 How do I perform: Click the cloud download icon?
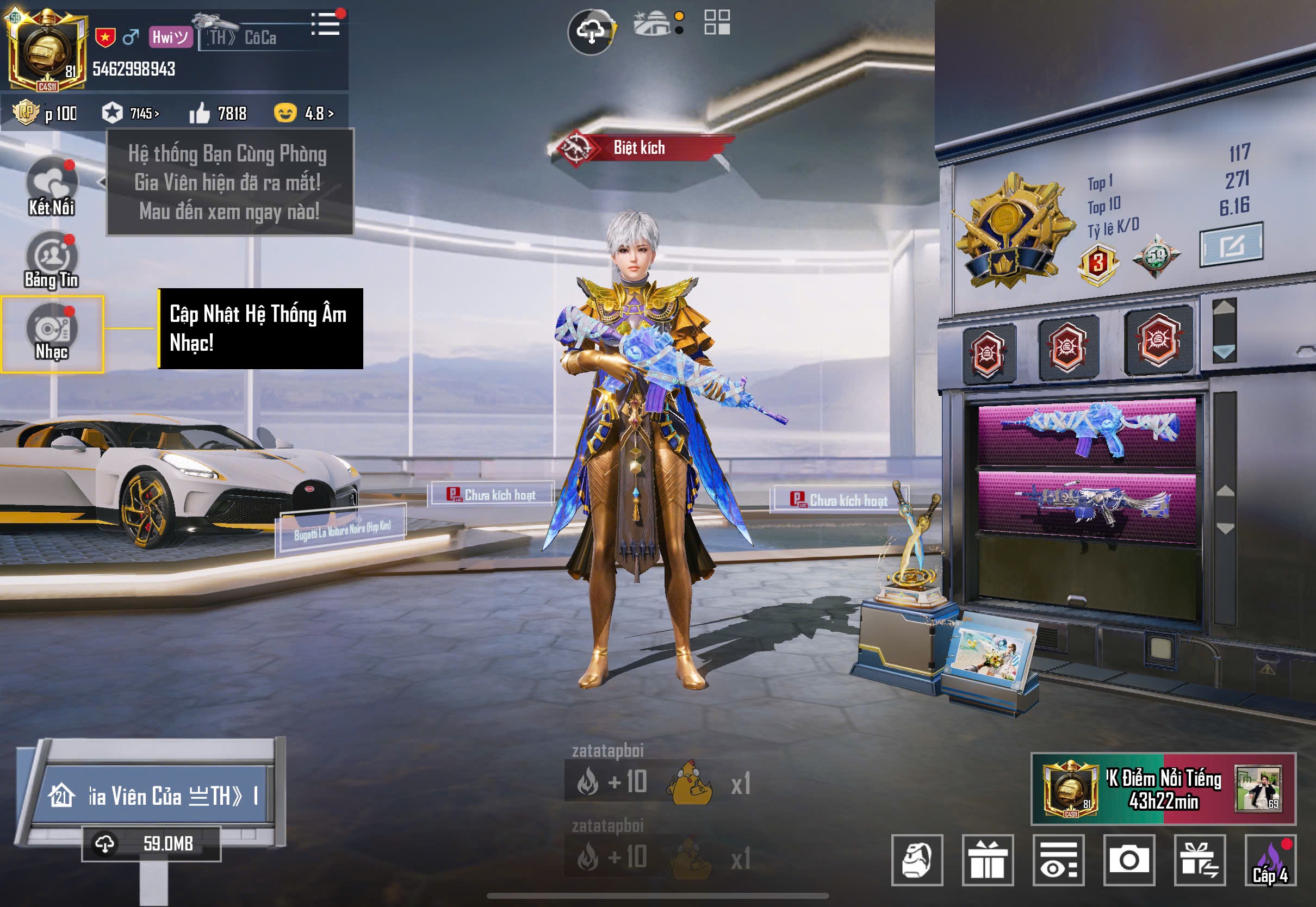591,32
